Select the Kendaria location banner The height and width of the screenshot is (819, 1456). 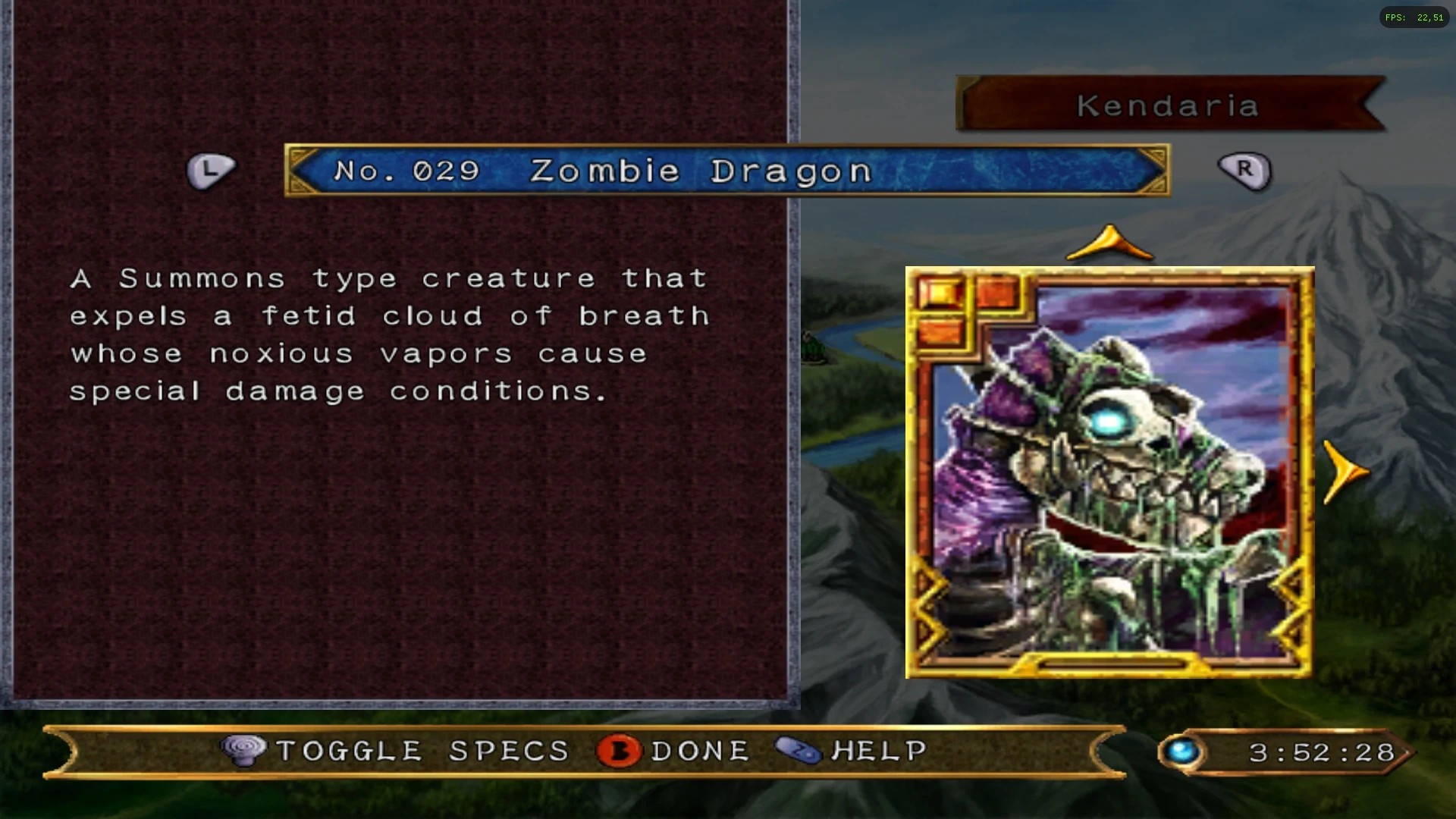click(1169, 105)
